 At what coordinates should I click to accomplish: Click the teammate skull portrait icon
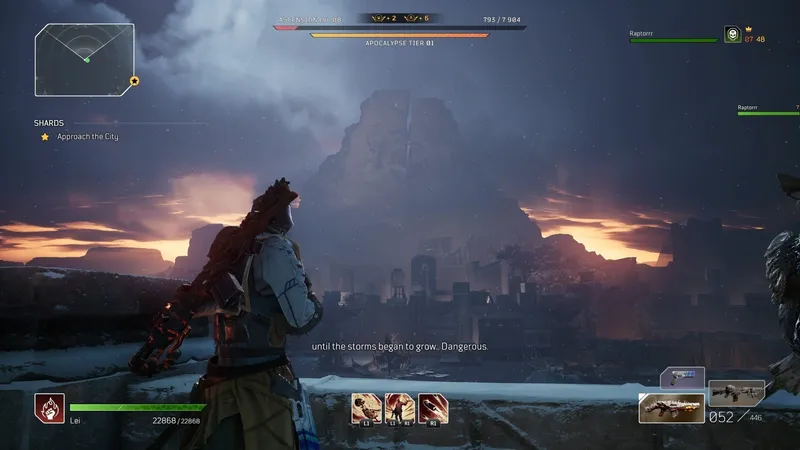point(732,36)
